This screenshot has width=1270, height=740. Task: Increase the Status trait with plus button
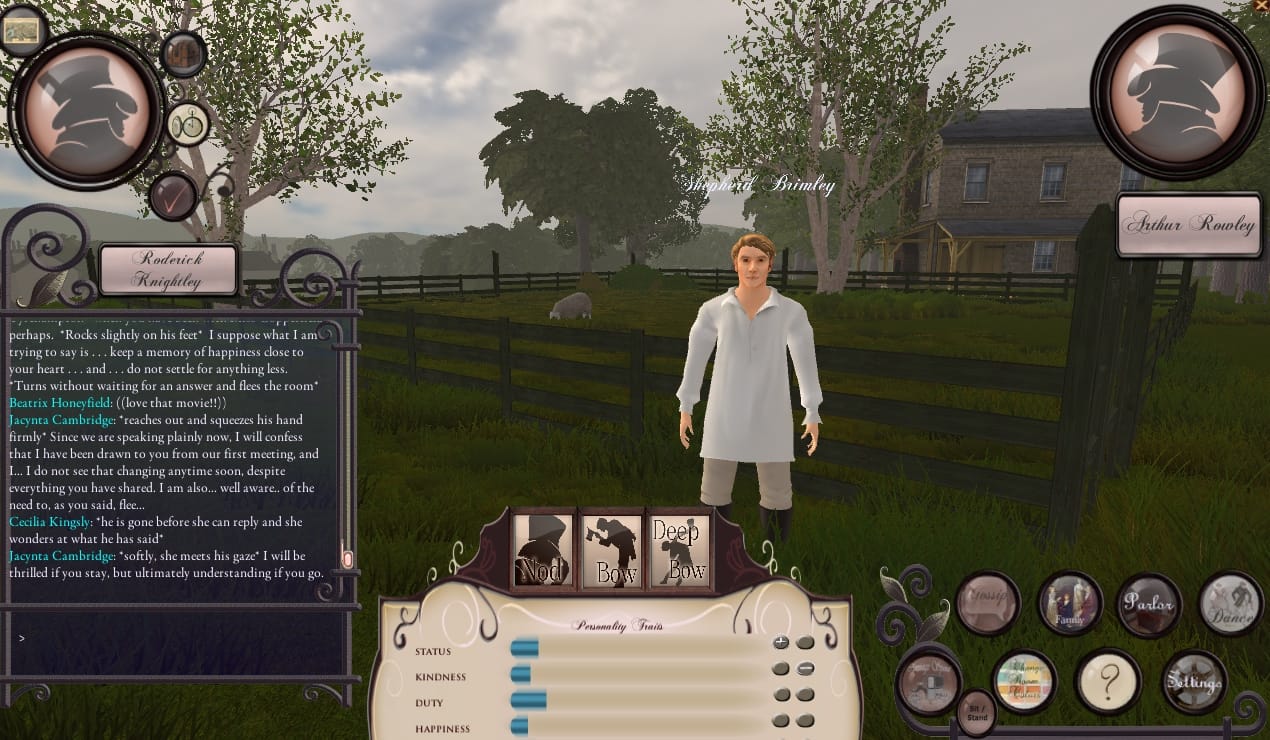pos(781,643)
